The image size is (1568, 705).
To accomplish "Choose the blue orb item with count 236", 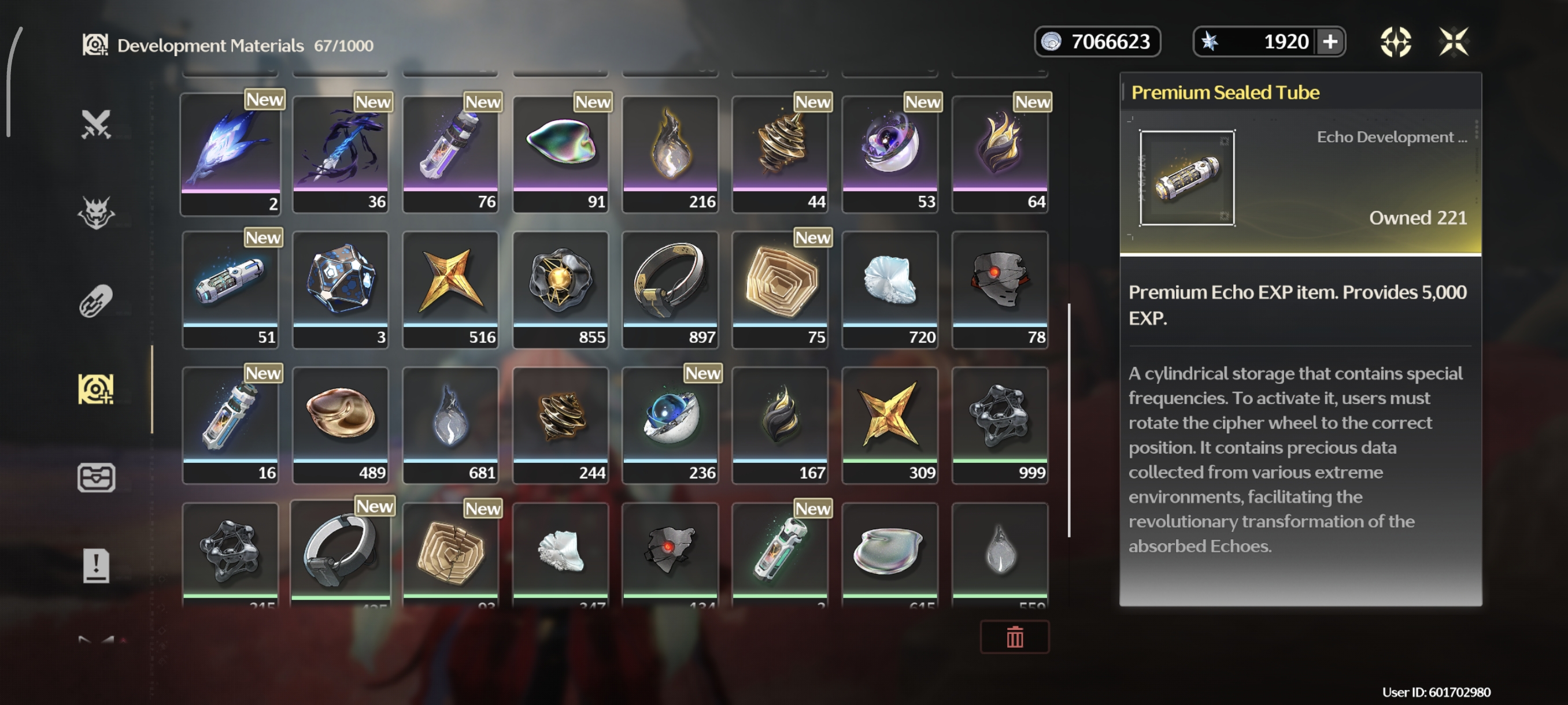I will 670,425.
